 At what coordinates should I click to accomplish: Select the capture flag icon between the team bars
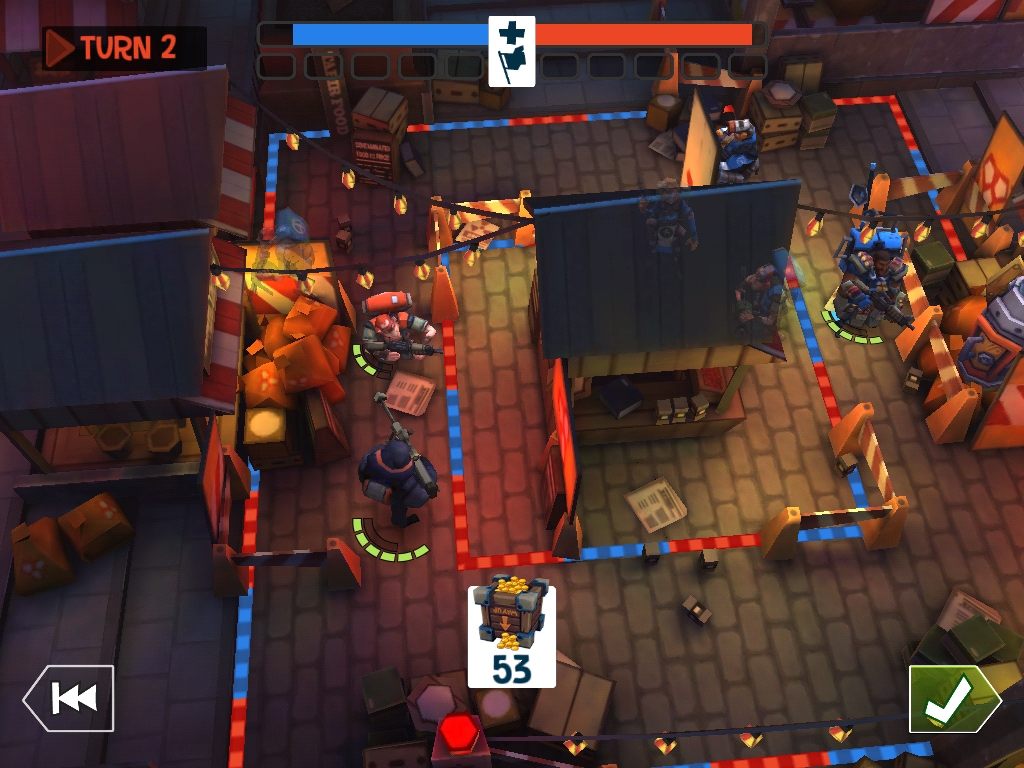point(512,51)
